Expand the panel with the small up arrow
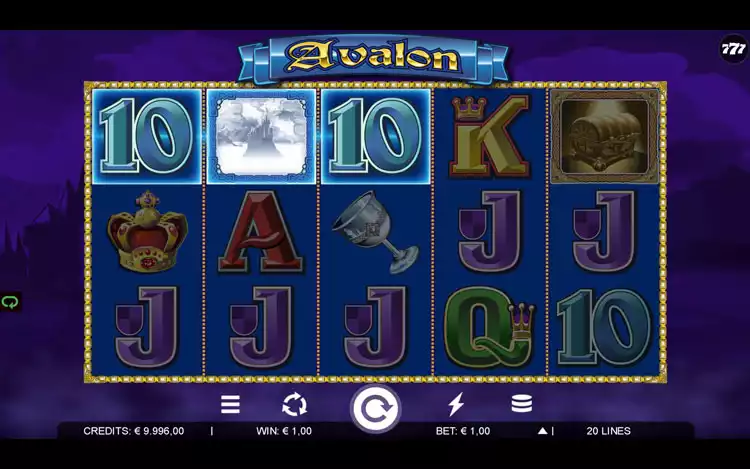Viewport: 750px width, 469px height. [x=542, y=432]
